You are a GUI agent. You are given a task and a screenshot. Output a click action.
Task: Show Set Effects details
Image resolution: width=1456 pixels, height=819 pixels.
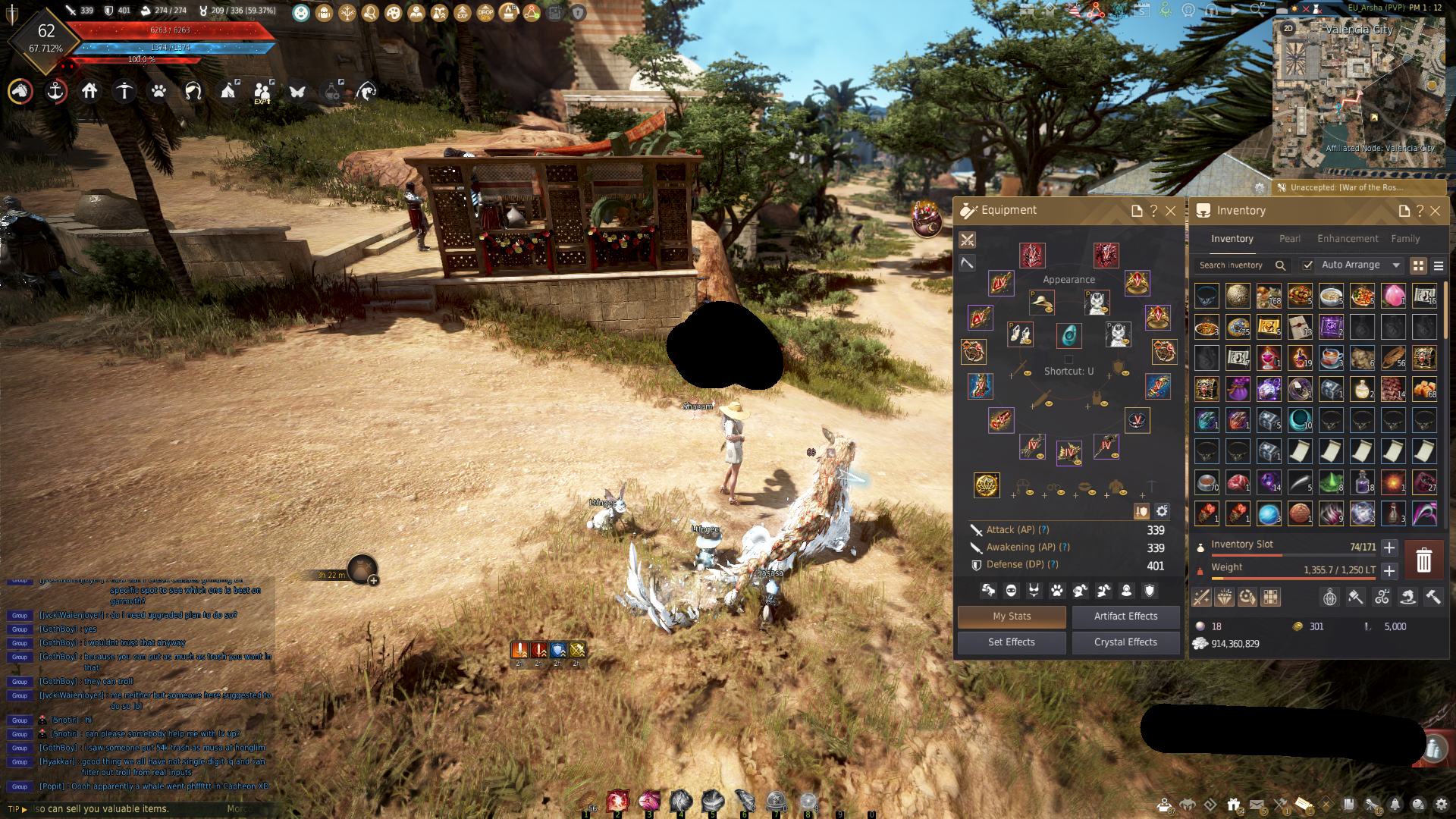[1011, 642]
